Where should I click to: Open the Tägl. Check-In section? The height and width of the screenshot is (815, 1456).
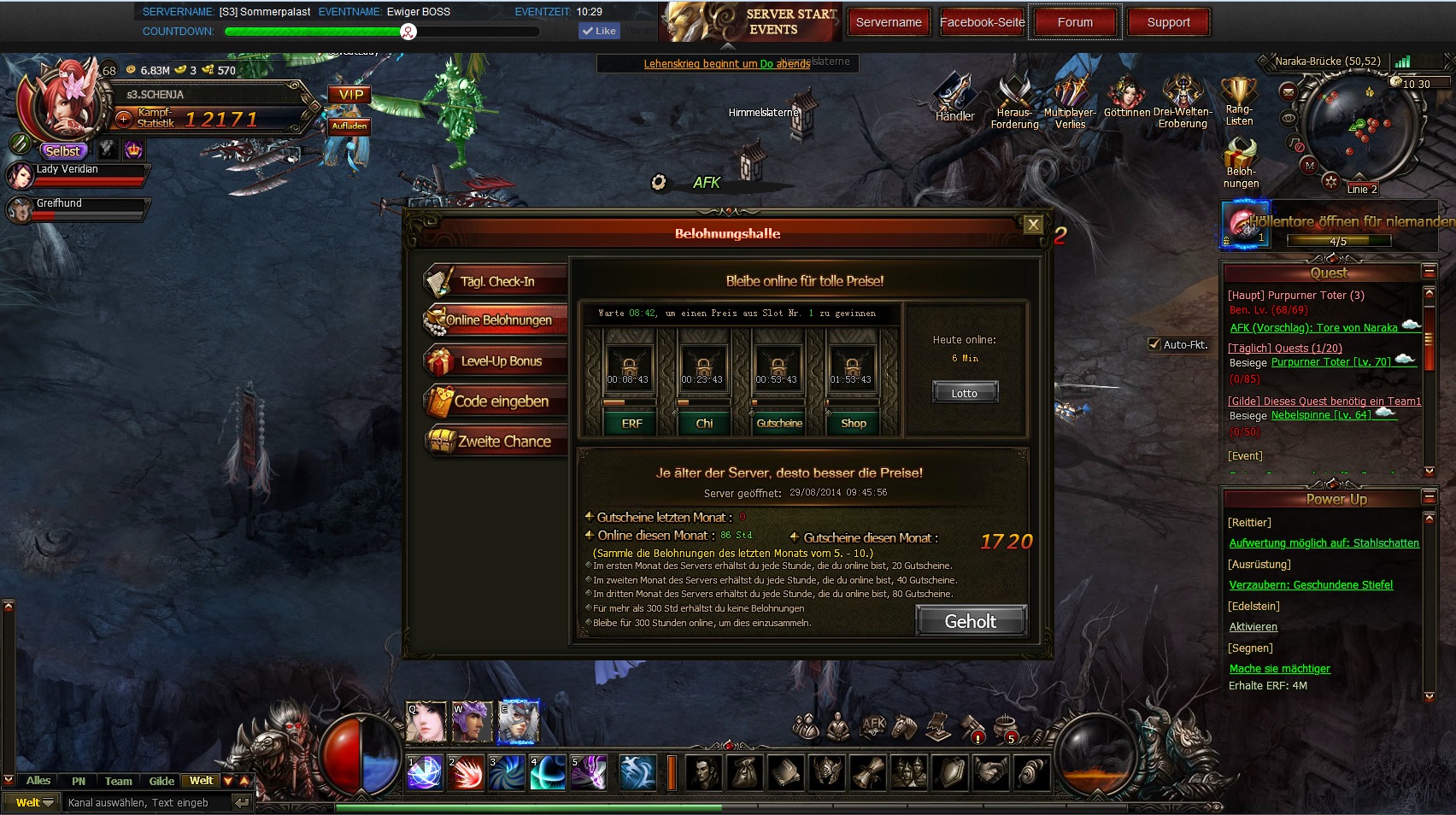496,281
